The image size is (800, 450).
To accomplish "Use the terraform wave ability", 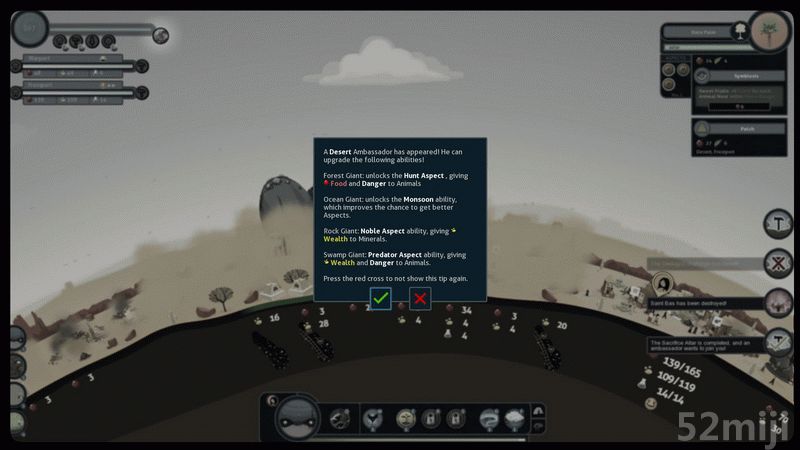I will 487,418.
